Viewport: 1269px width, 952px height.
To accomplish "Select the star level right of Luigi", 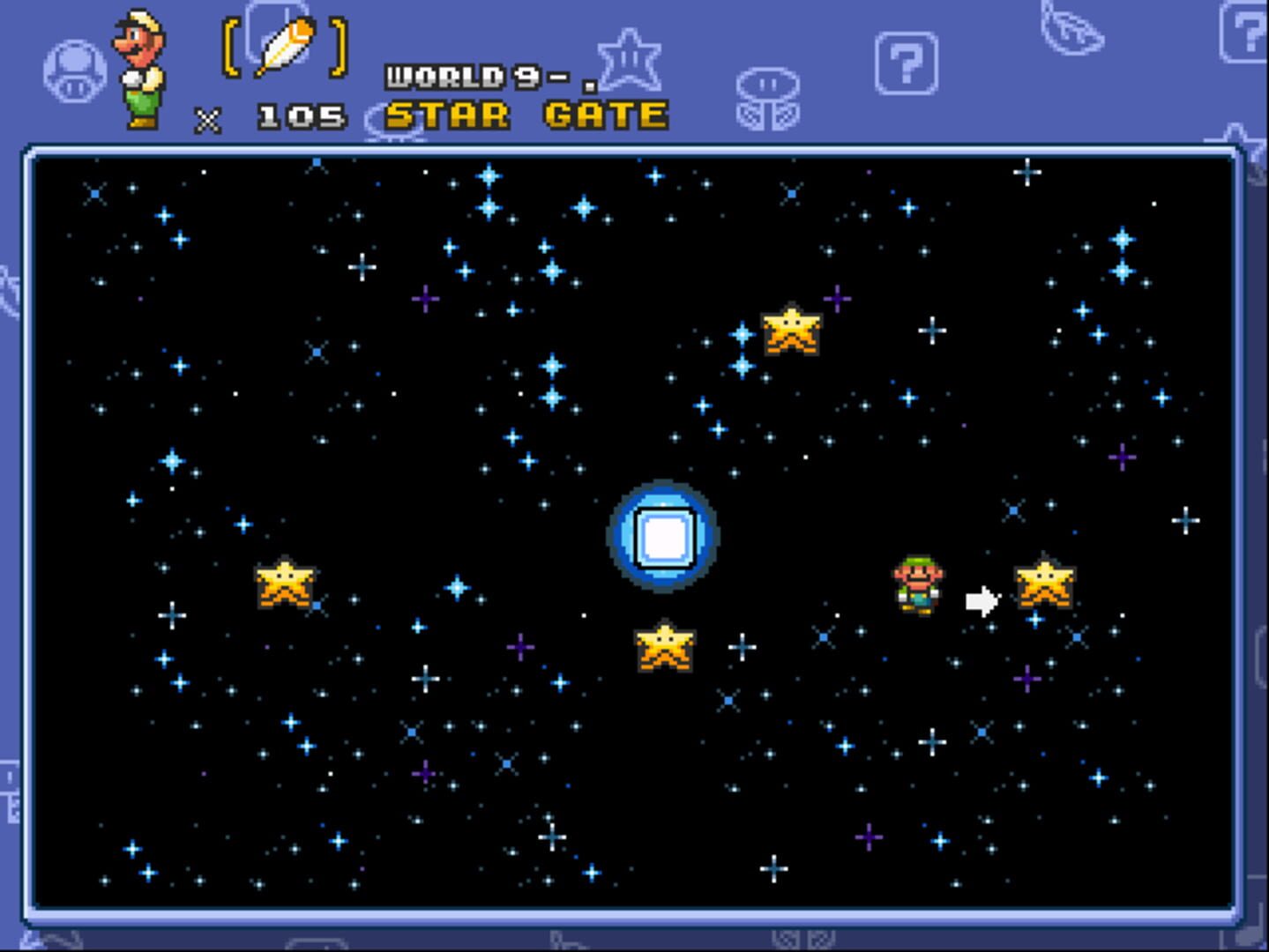I will pyautogui.click(x=1045, y=586).
